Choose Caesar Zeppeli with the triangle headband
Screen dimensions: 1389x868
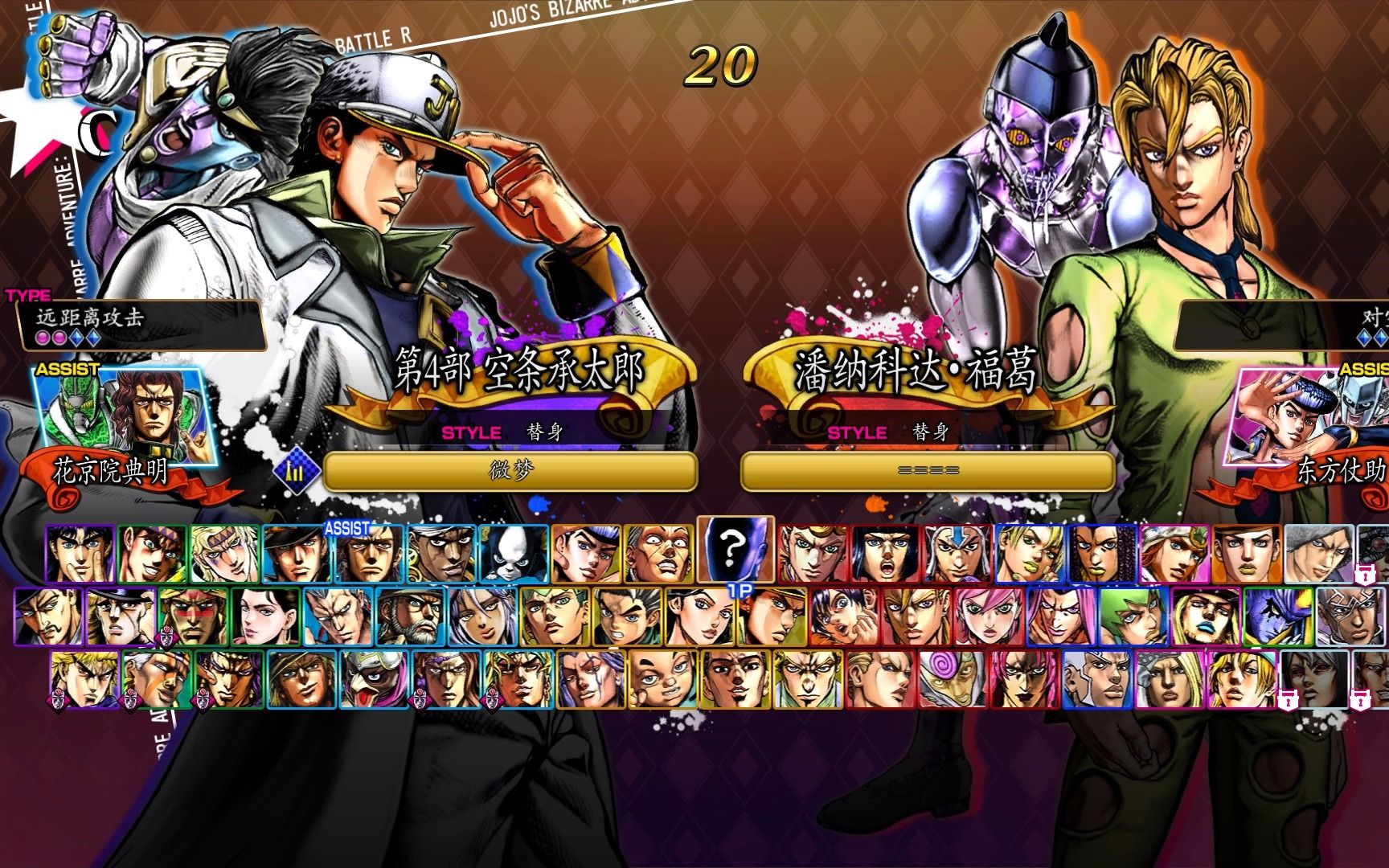point(225,554)
